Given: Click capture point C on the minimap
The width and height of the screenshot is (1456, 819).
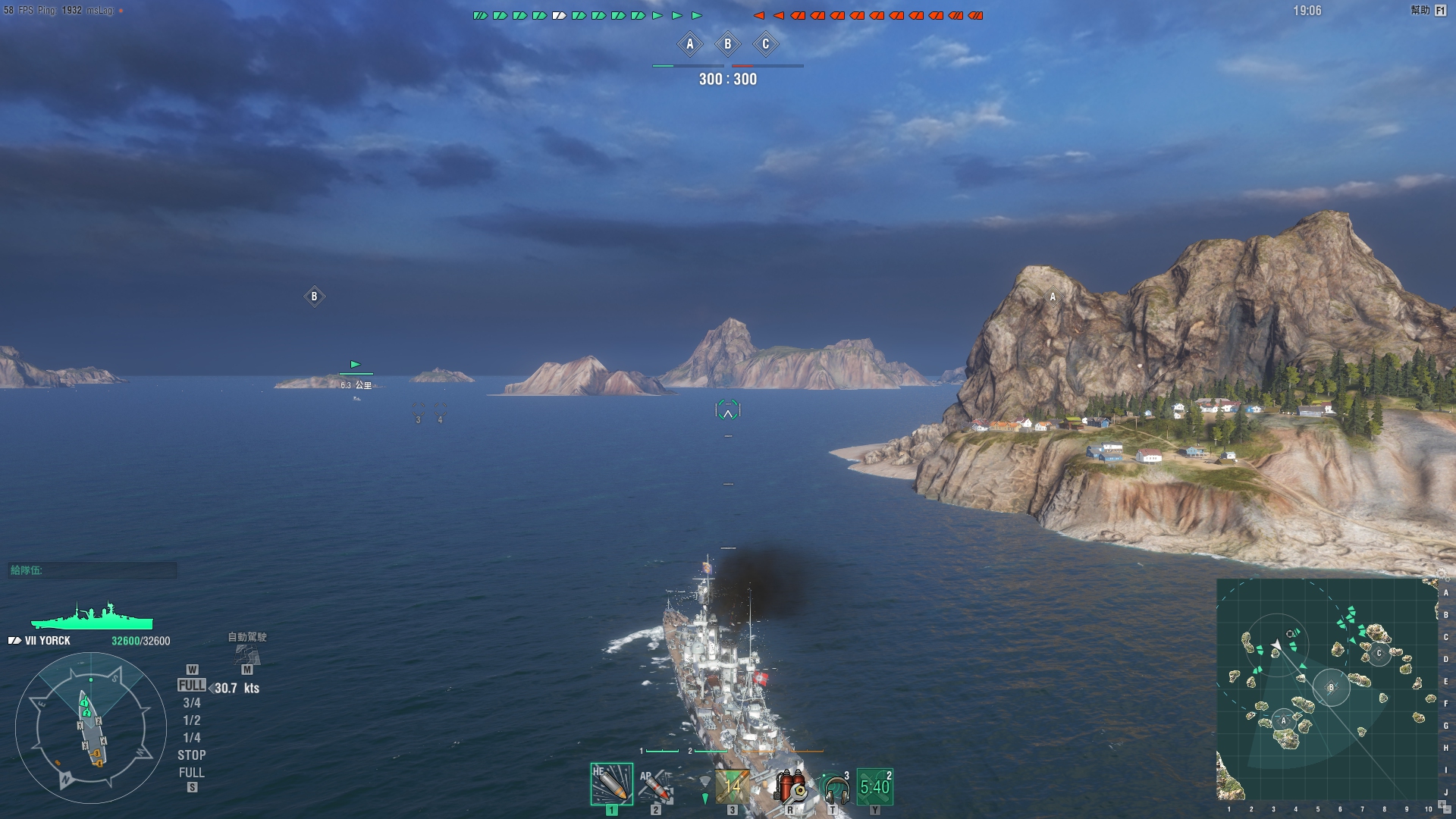Looking at the screenshot, I should pos(1379,653).
